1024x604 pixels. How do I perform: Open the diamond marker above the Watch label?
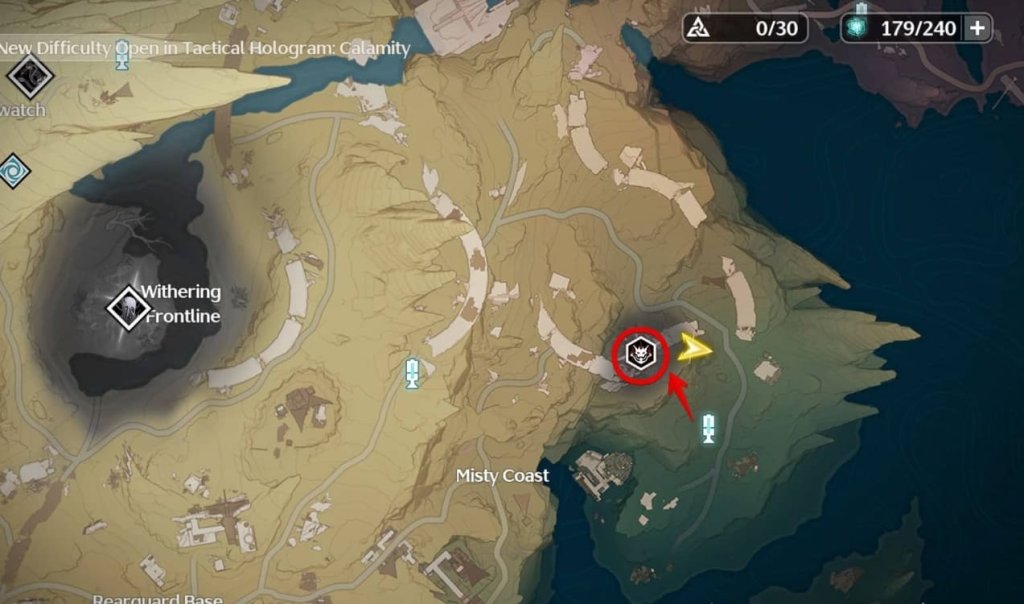(x=29, y=74)
